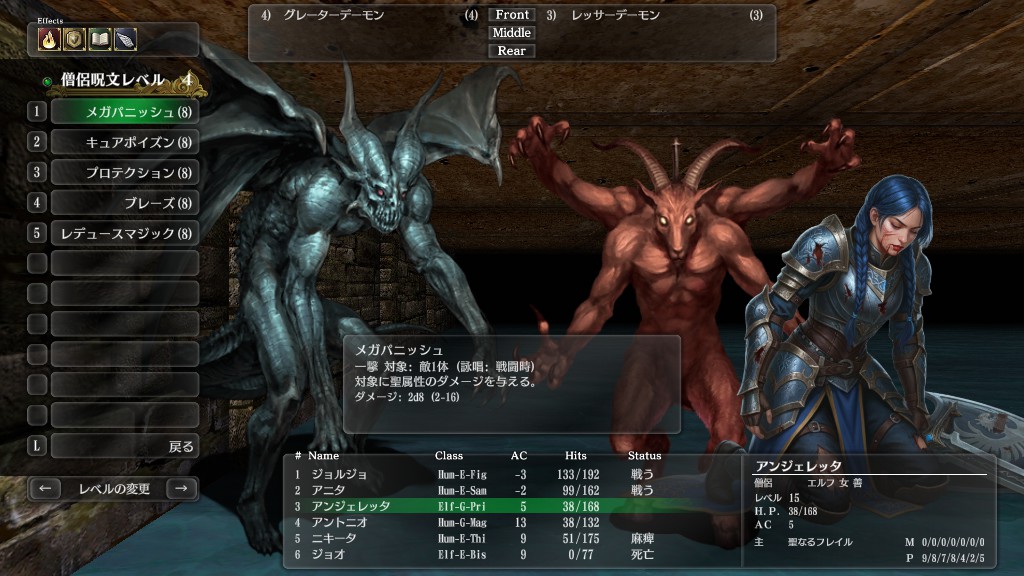The width and height of the screenshot is (1024, 576).
Task: Cast the メガバニッシュ spell
Action: tap(124, 112)
